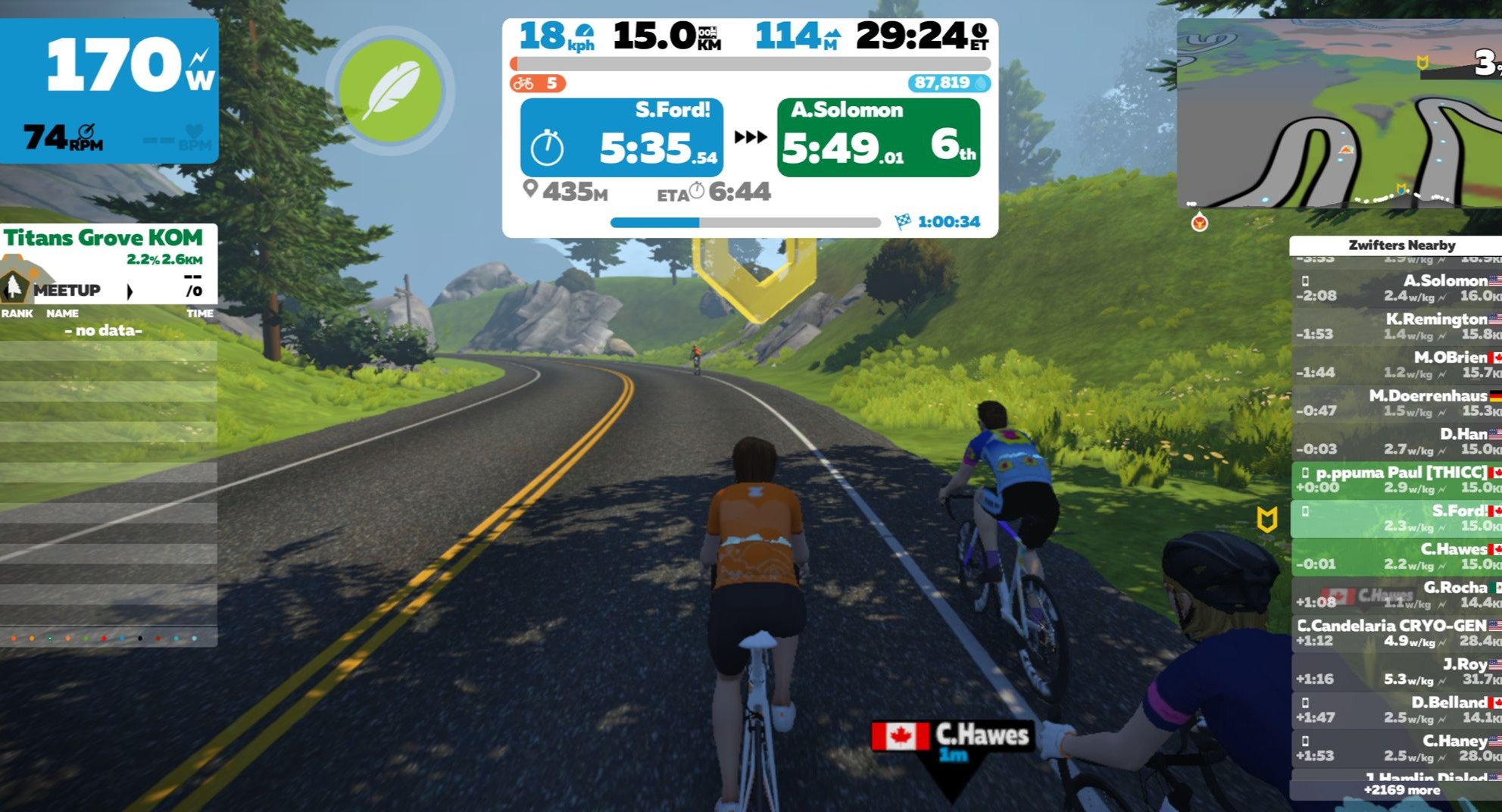Image resolution: width=1502 pixels, height=812 pixels.
Task: Pick D.Belland in Zwifters Nearby
Action: 1396,710
